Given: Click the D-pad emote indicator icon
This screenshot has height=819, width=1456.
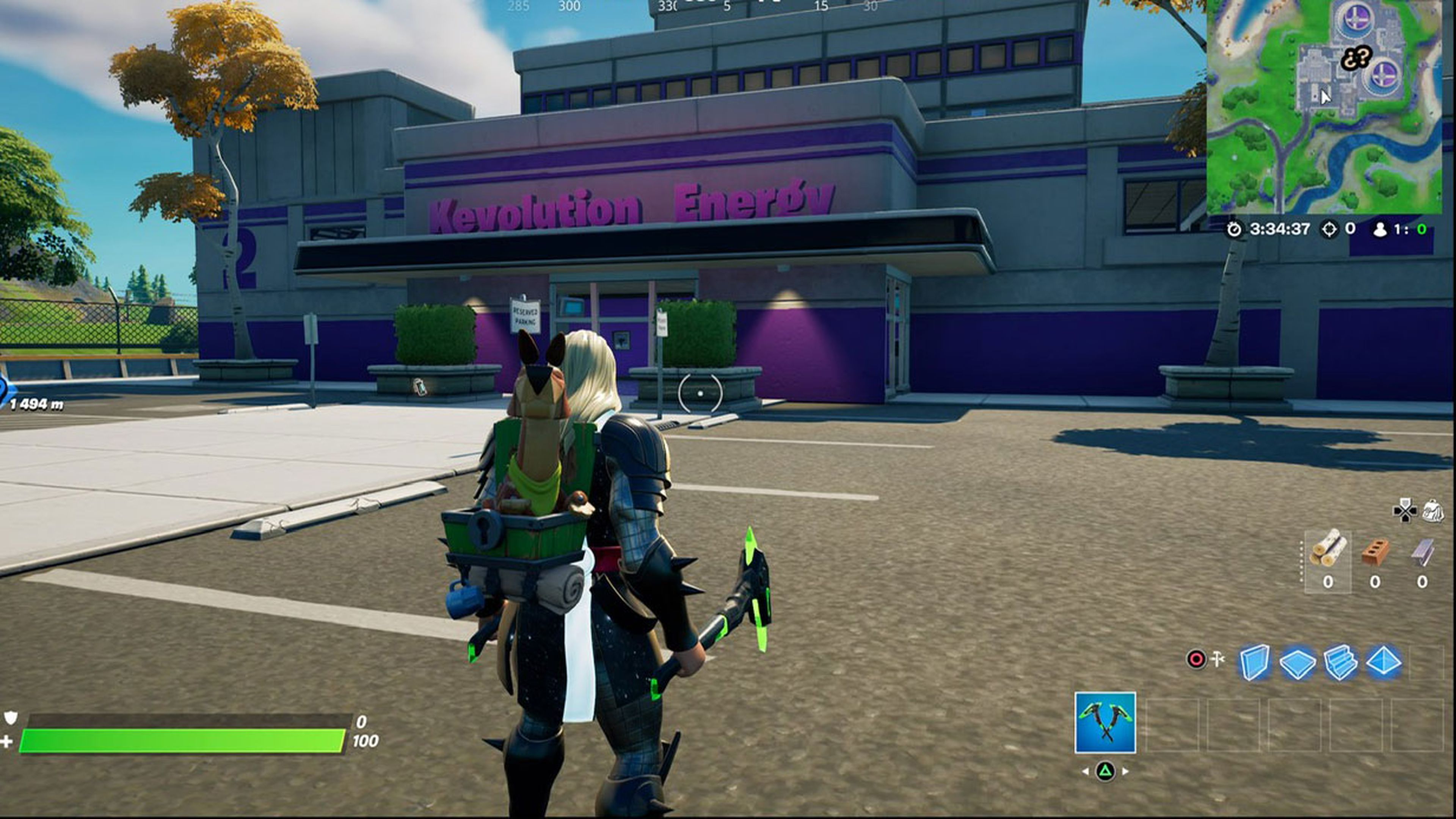Looking at the screenshot, I should [1404, 511].
